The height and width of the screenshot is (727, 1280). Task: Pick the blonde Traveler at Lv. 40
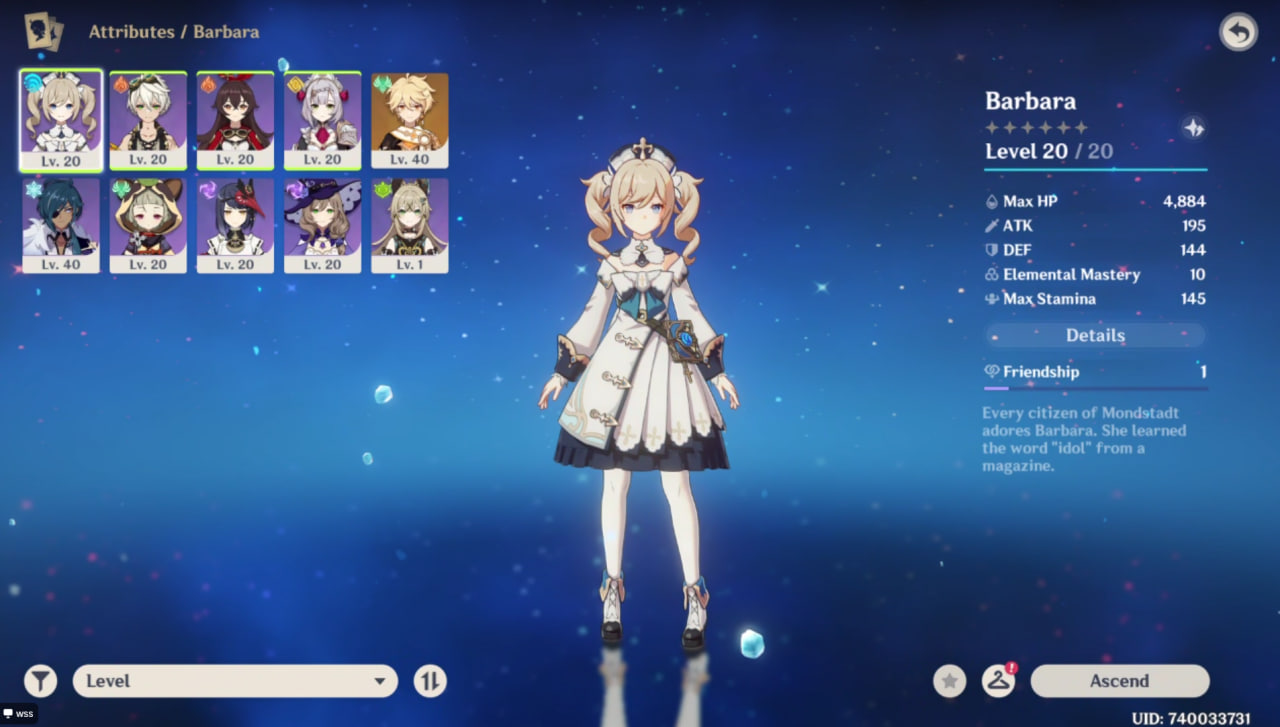coord(410,120)
